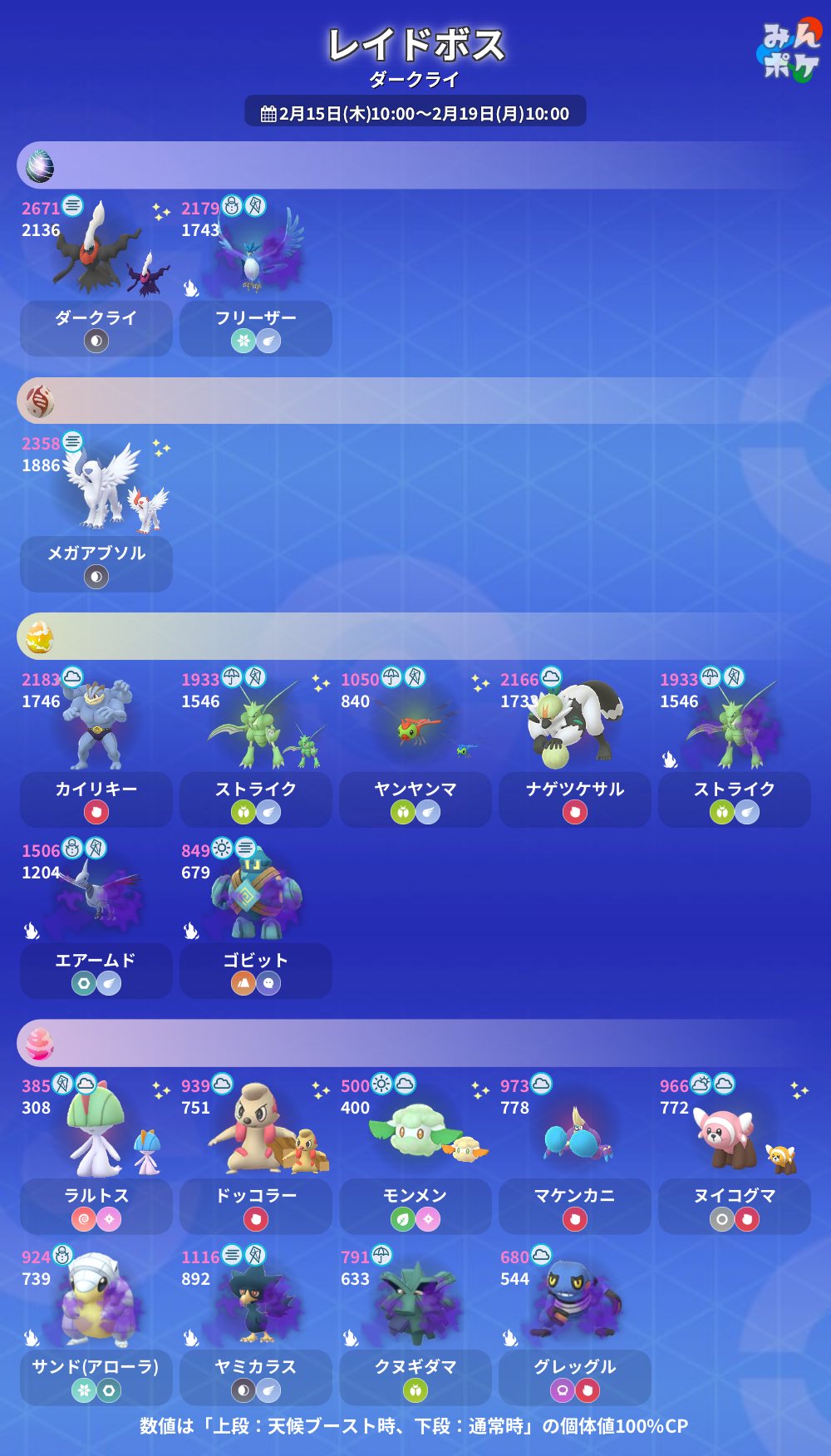Click the みんポケ logo
831x1456 pixels.
[x=789, y=50]
